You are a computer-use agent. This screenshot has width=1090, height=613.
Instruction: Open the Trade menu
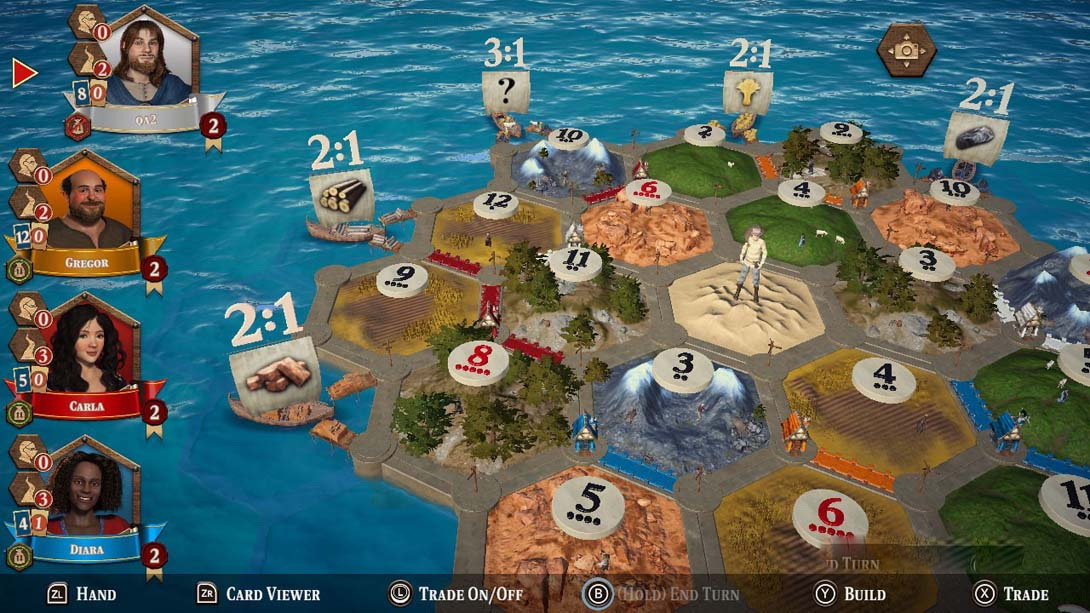point(1012,594)
